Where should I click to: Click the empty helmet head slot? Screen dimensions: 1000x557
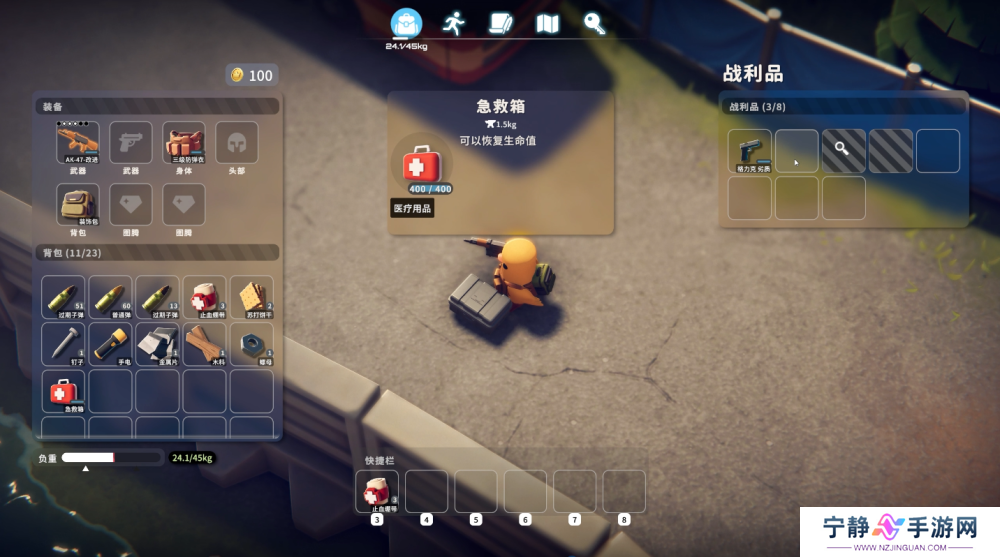(237, 143)
